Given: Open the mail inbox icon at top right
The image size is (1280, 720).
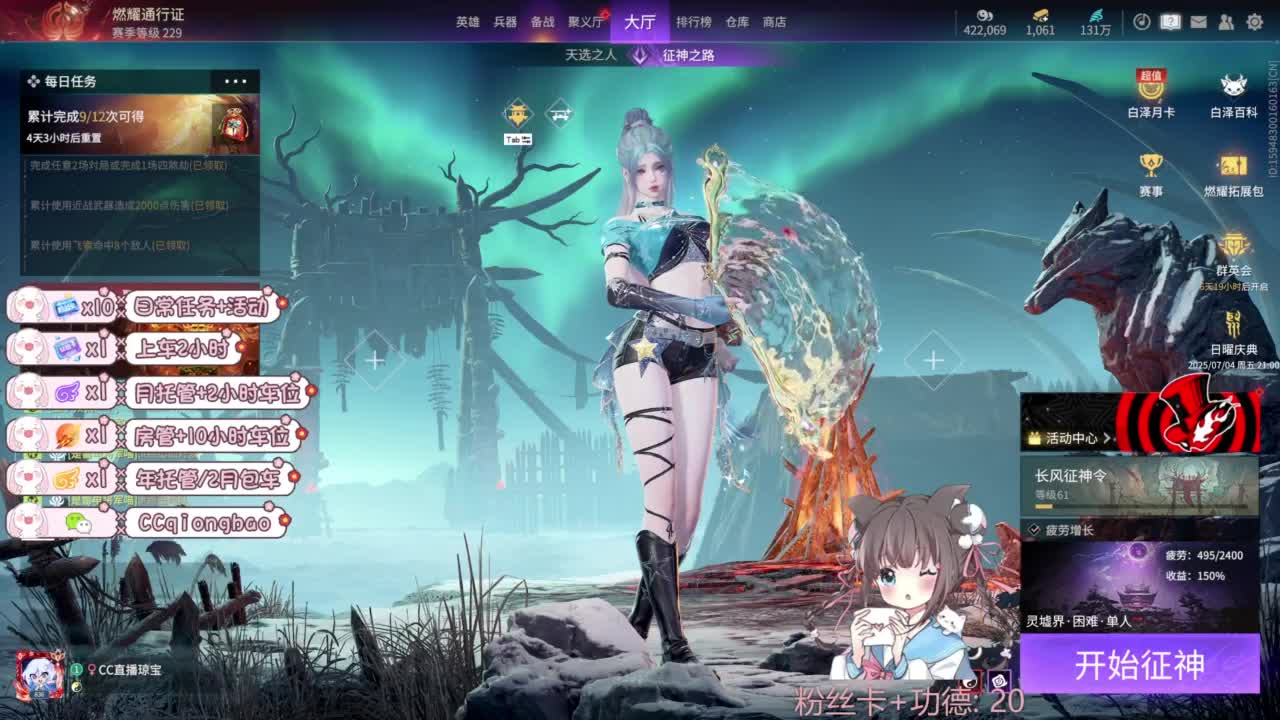Looking at the screenshot, I should pyautogui.click(x=1199, y=20).
